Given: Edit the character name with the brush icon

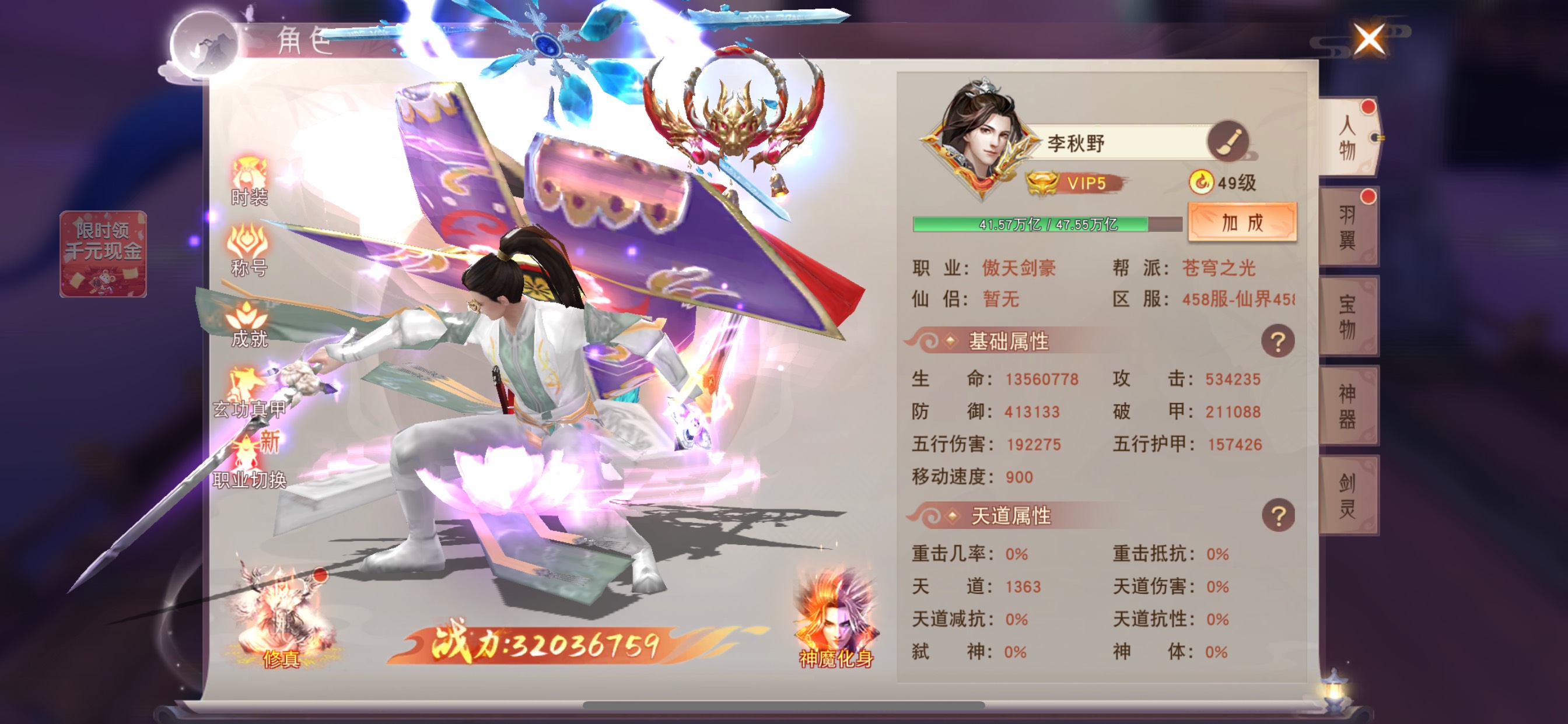Looking at the screenshot, I should pos(1228,142).
